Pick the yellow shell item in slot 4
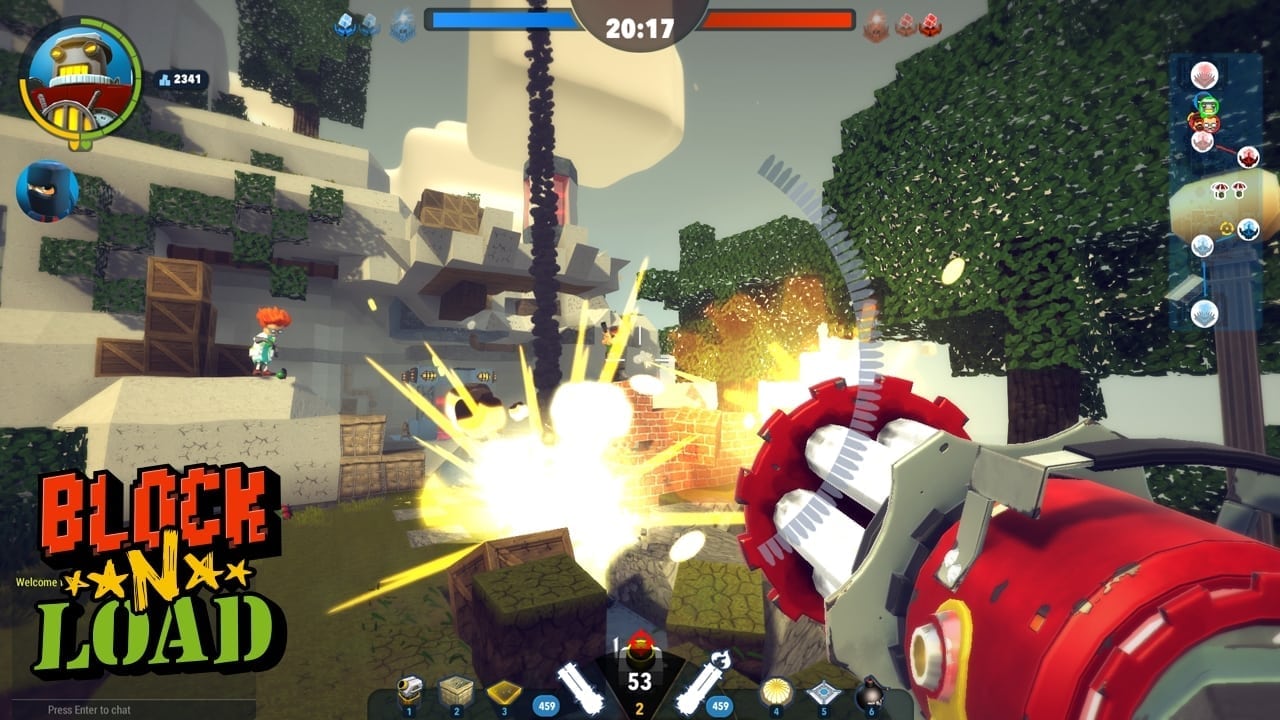Image resolution: width=1280 pixels, height=720 pixels. point(776,690)
